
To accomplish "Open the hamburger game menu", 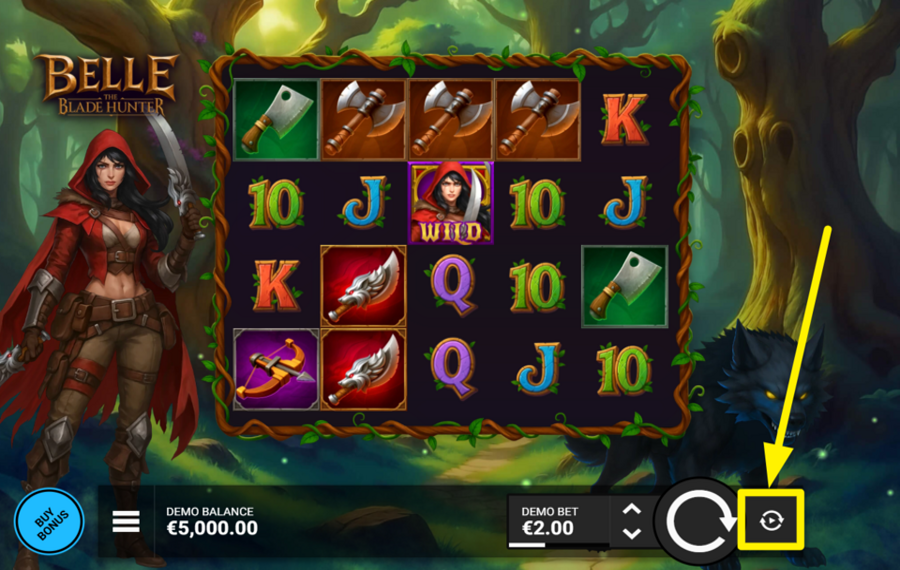I will click(x=126, y=522).
